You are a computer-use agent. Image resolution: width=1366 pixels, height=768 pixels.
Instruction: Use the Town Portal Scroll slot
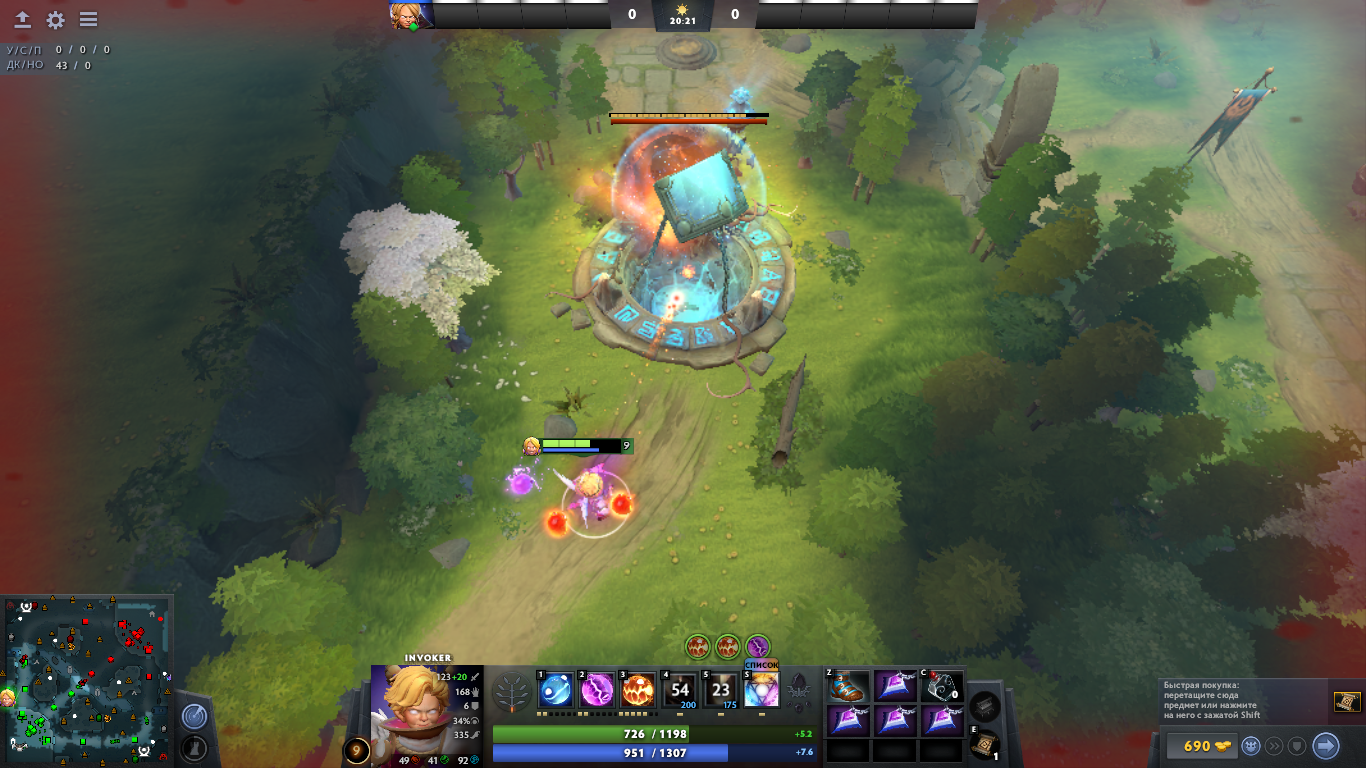click(985, 745)
